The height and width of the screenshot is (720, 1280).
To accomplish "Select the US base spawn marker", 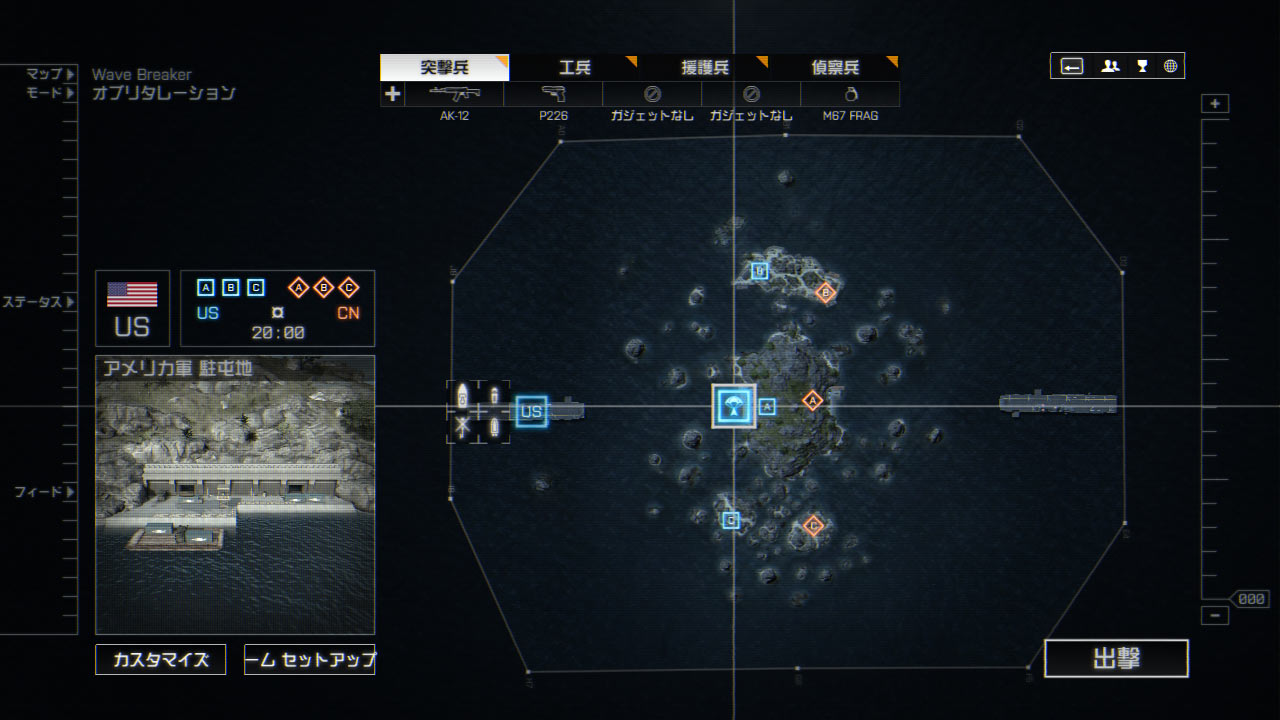I will coord(531,411).
